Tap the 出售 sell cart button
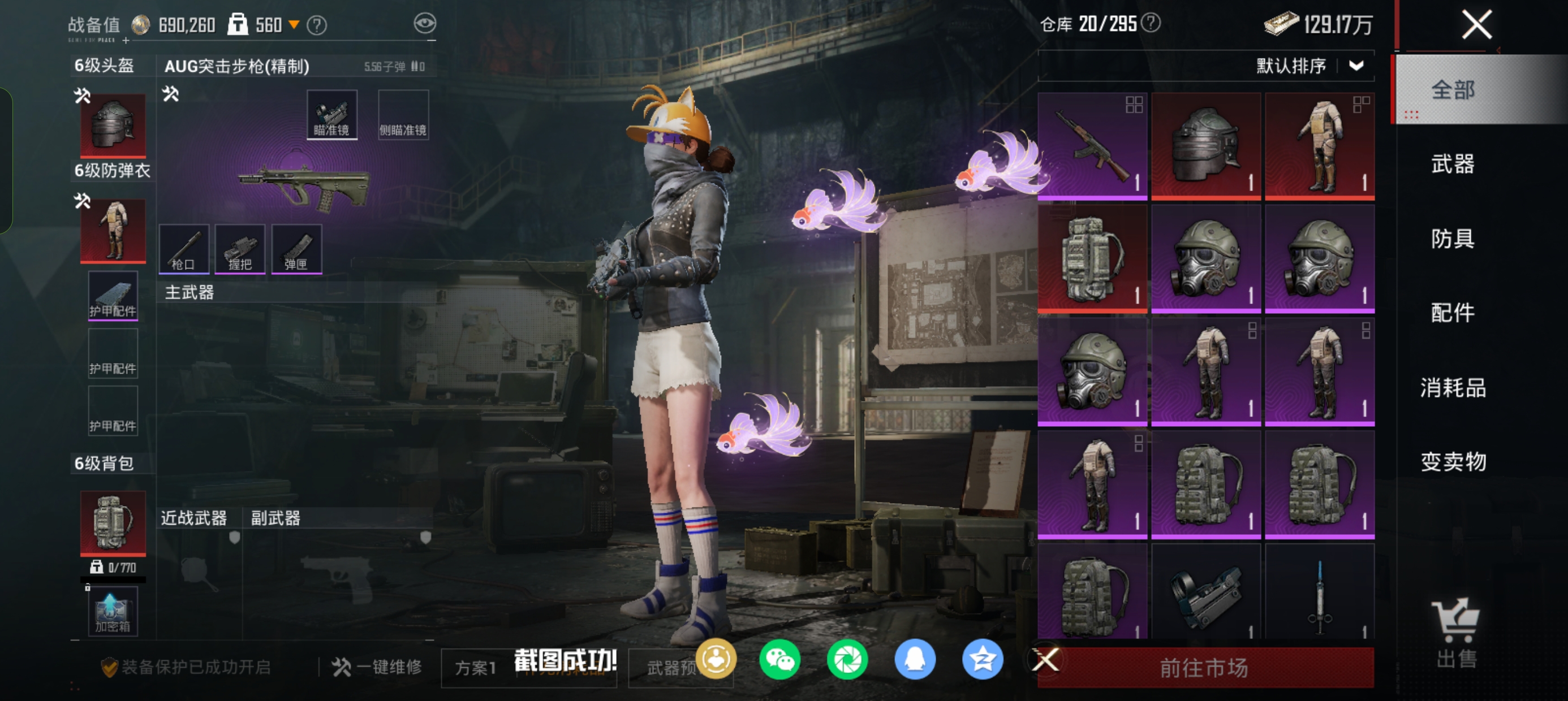Screen dimensions: 1568x701 [1456, 633]
